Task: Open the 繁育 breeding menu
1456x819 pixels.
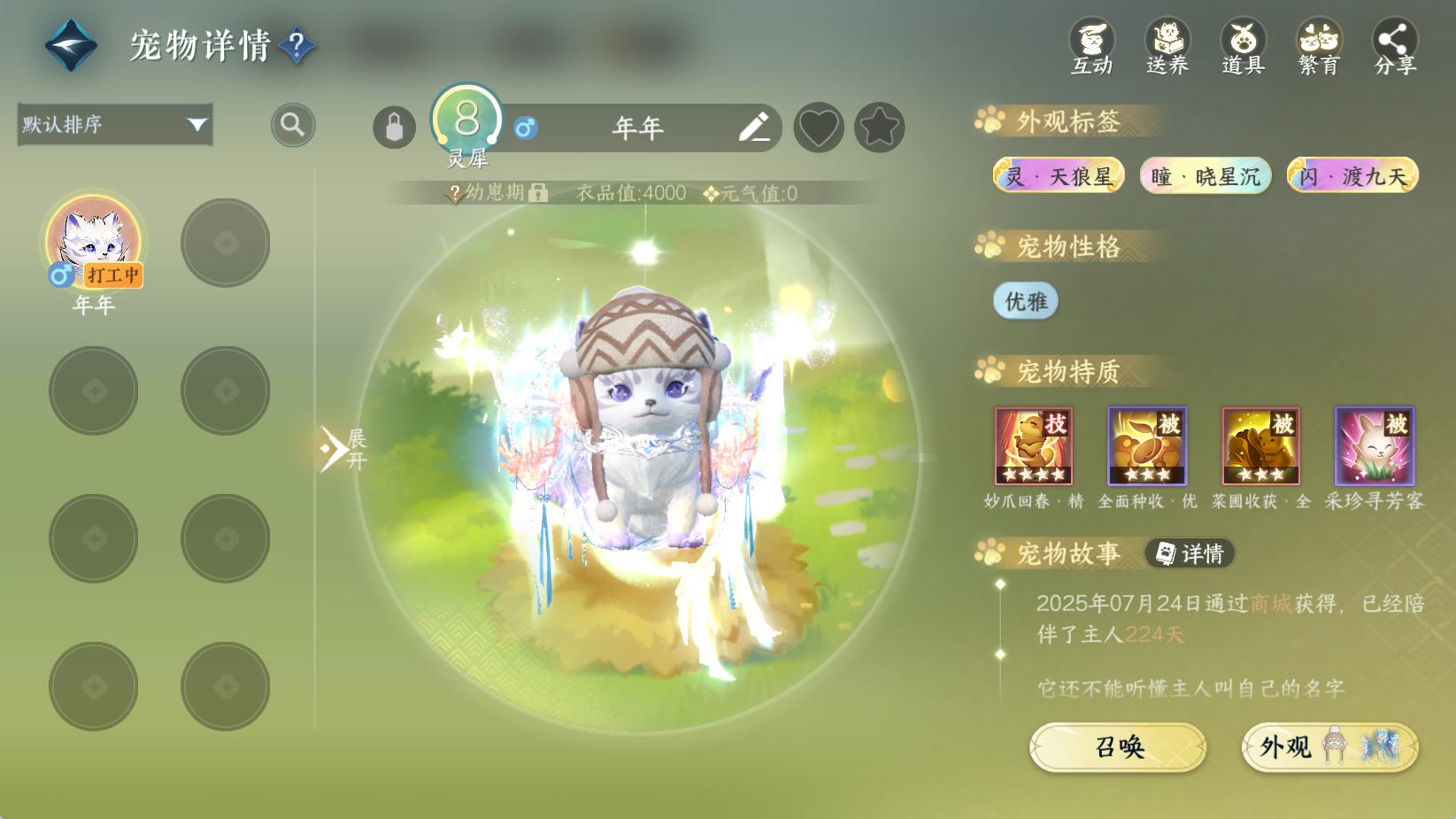Action: coord(1319,47)
